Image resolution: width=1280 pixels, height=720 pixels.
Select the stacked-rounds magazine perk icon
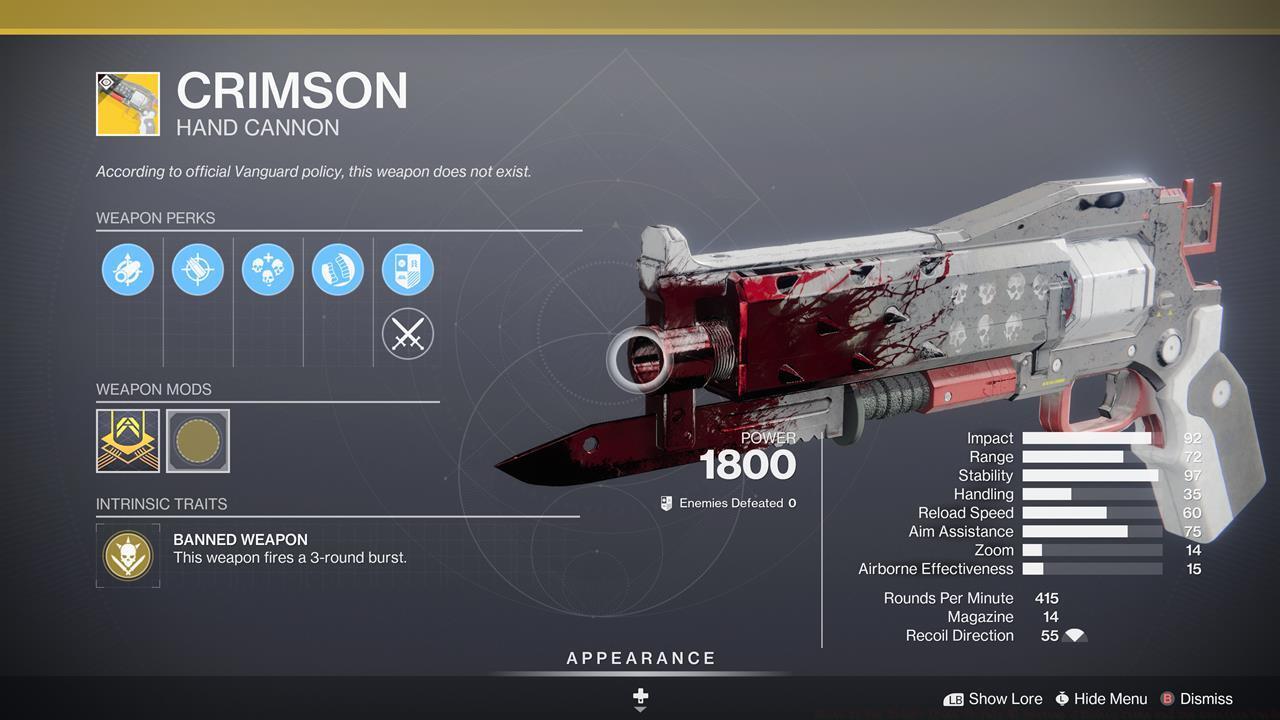tap(337, 268)
